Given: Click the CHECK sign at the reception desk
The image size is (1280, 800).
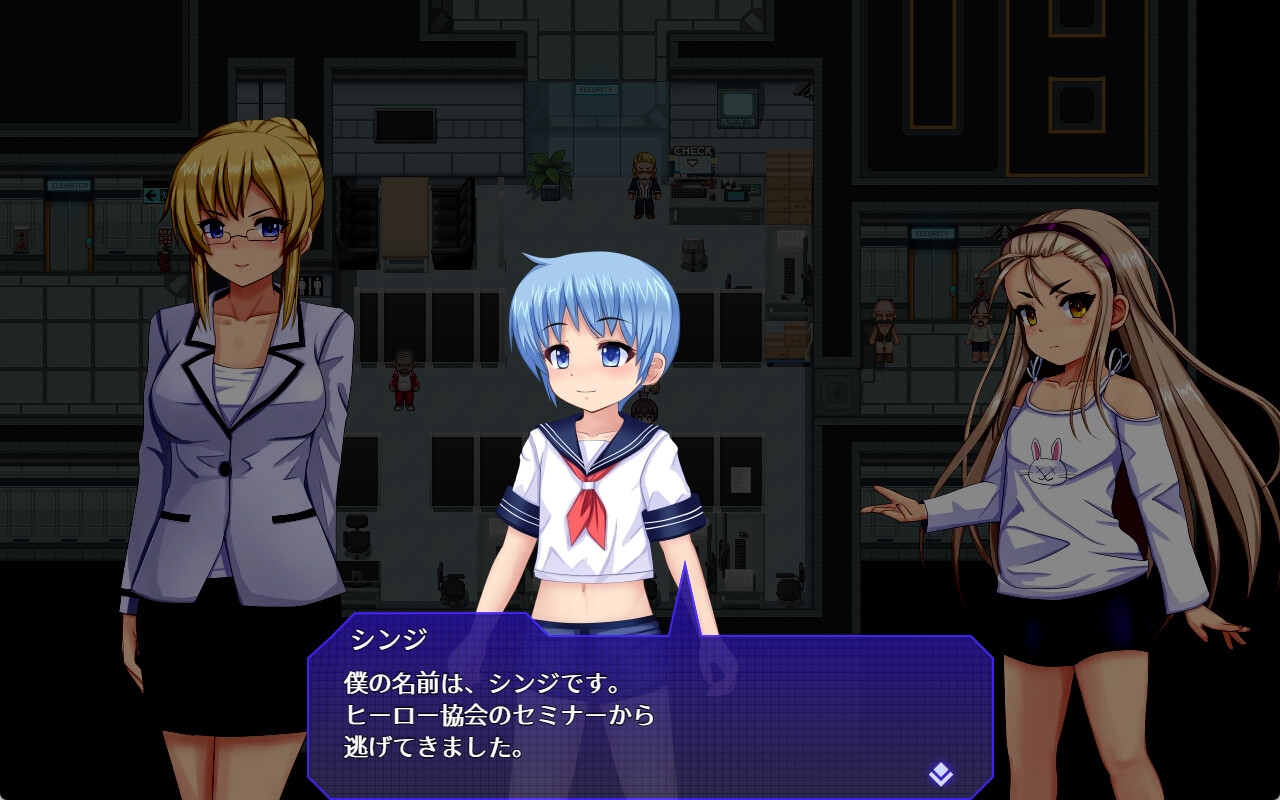Looking at the screenshot, I should pos(693,150).
